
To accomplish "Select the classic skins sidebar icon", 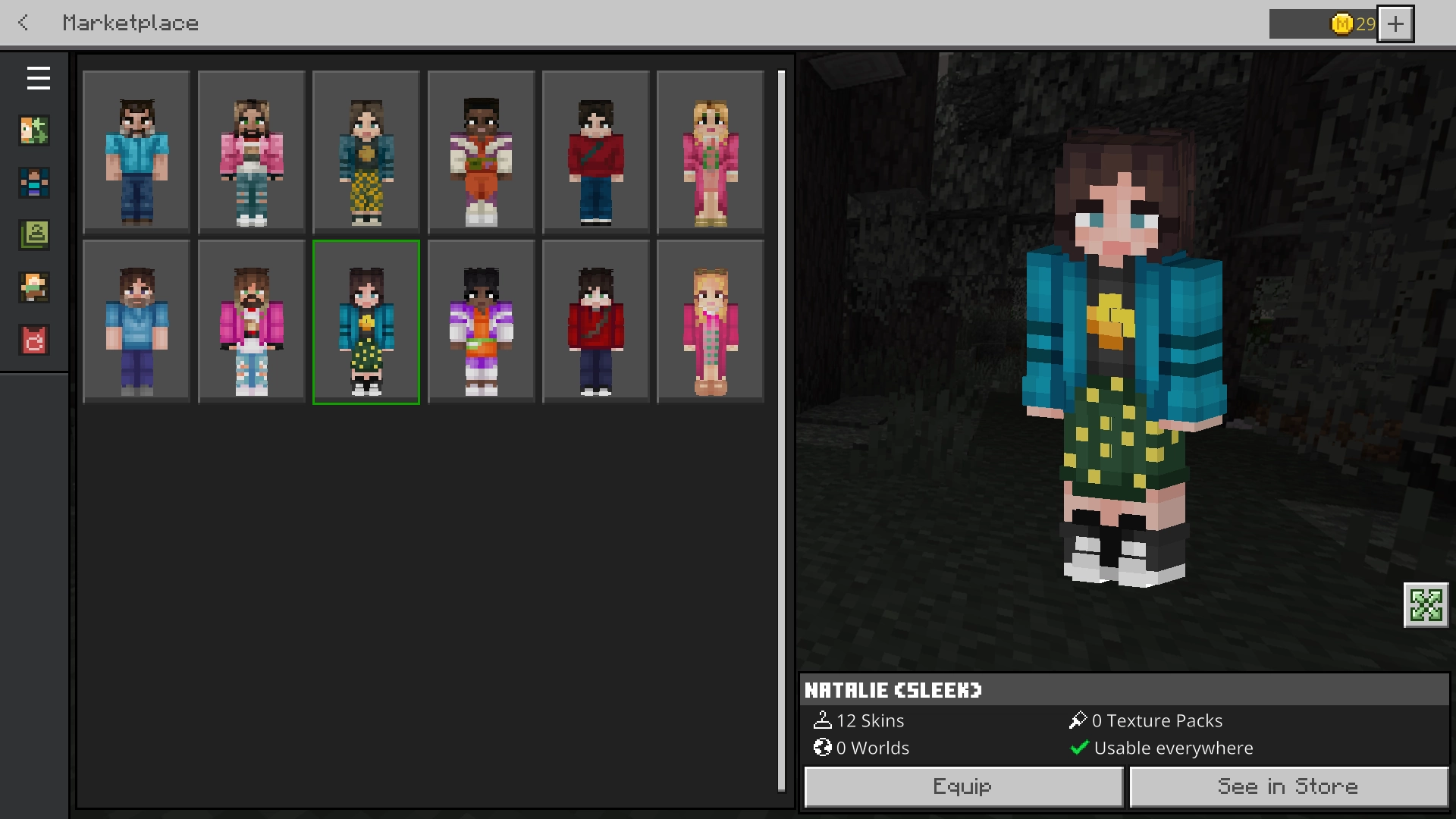I will pyautogui.click(x=34, y=183).
